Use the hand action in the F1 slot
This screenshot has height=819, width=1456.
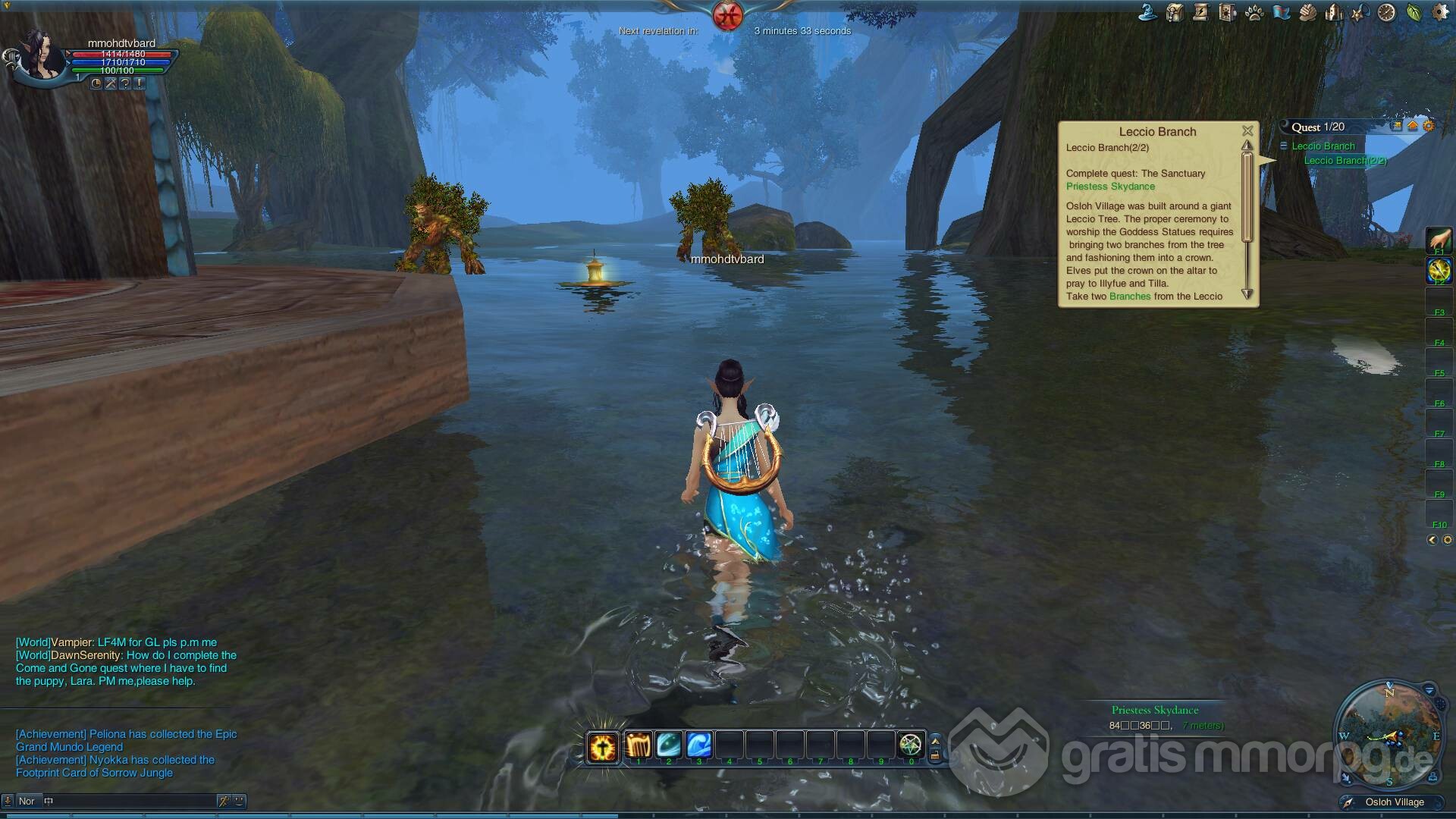[x=1439, y=240]
